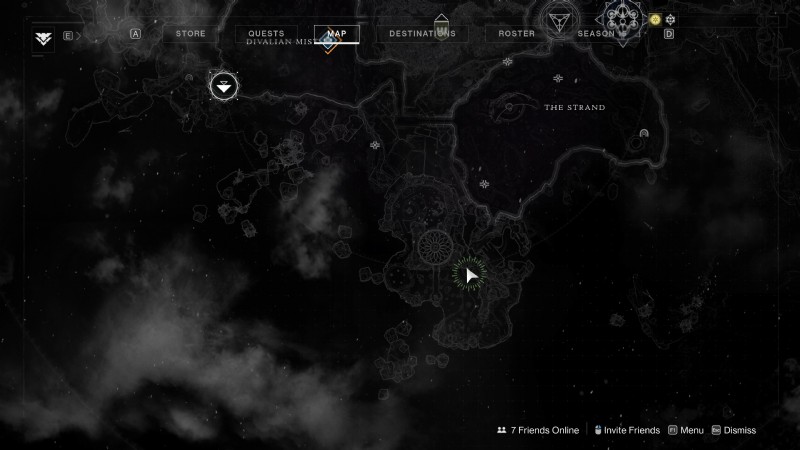This screenshot has height=450, width=800.
Task: Select the Map tab
Action: [x=337, y=34]
